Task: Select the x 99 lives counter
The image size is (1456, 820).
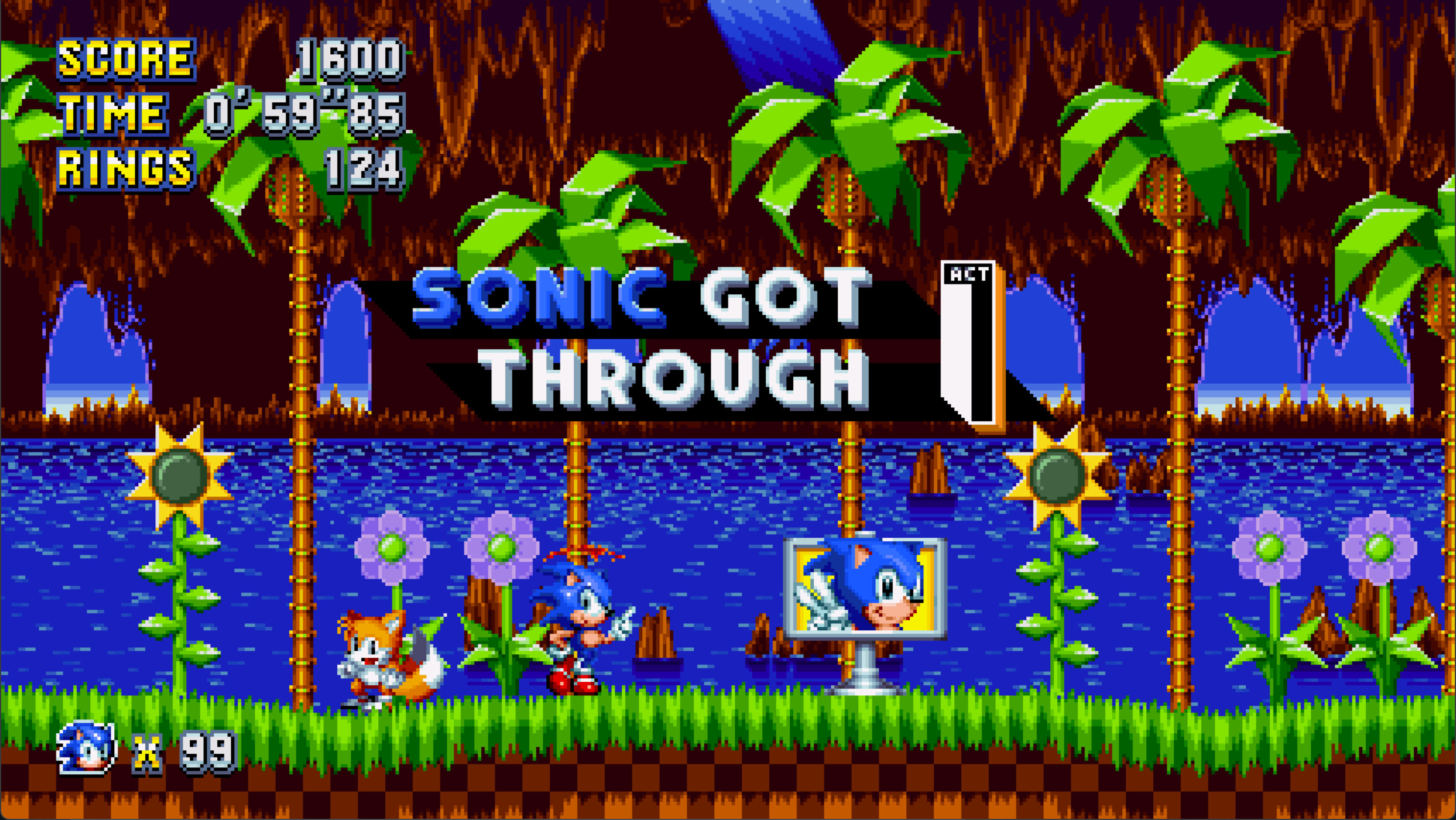Action: (x=183, y=751)
